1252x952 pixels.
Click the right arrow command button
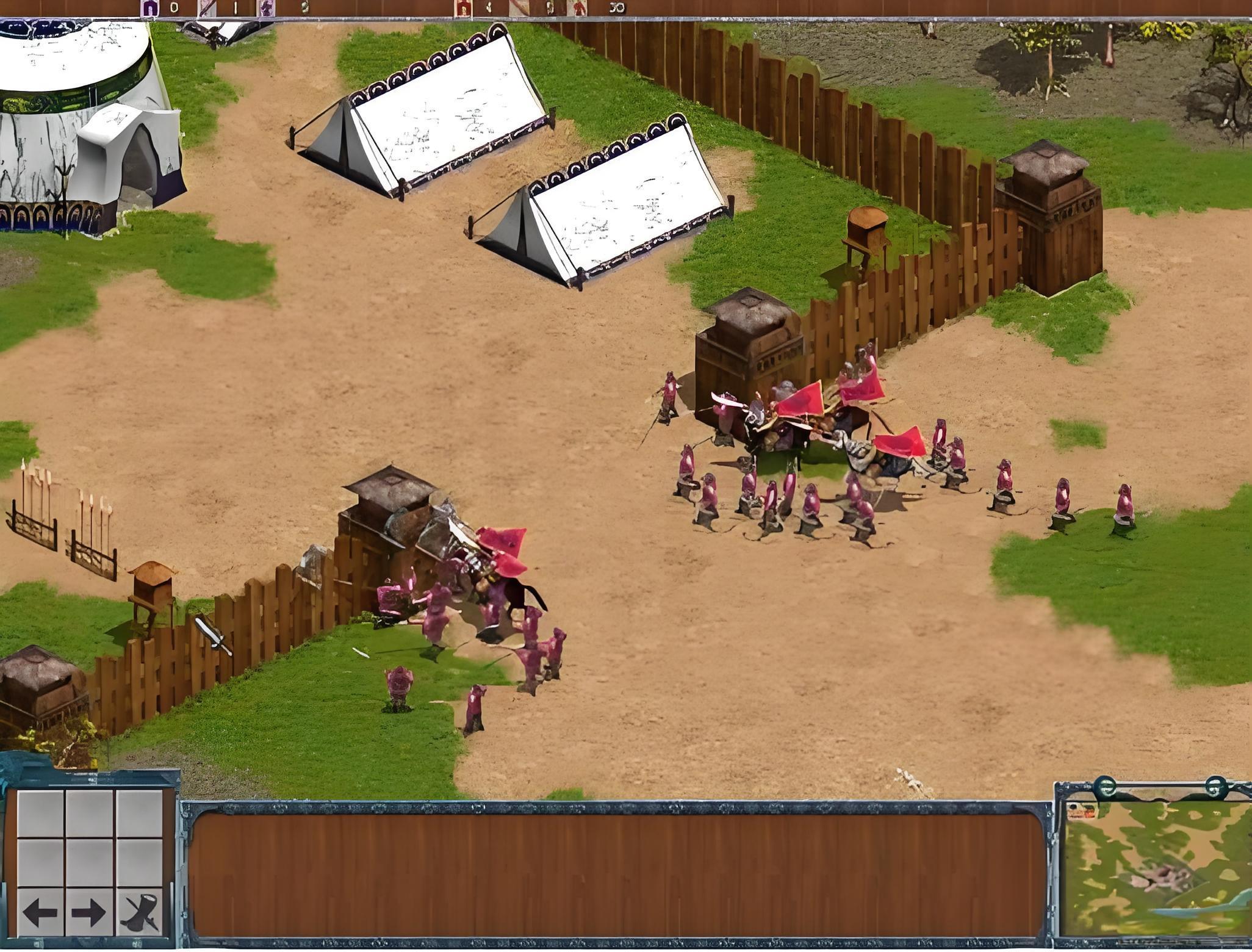[x=89, y=912]
